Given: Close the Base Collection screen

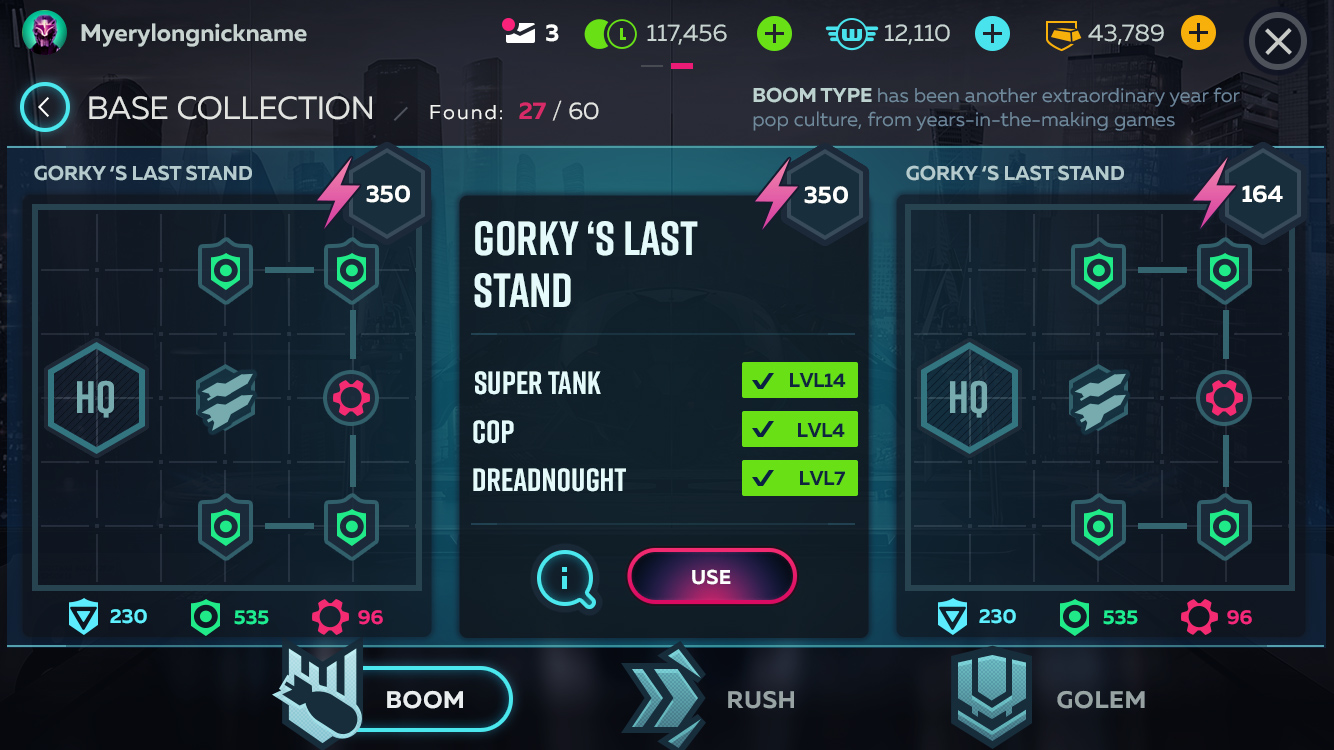Looking at the screenshot, I should (x=1278, y=42).
